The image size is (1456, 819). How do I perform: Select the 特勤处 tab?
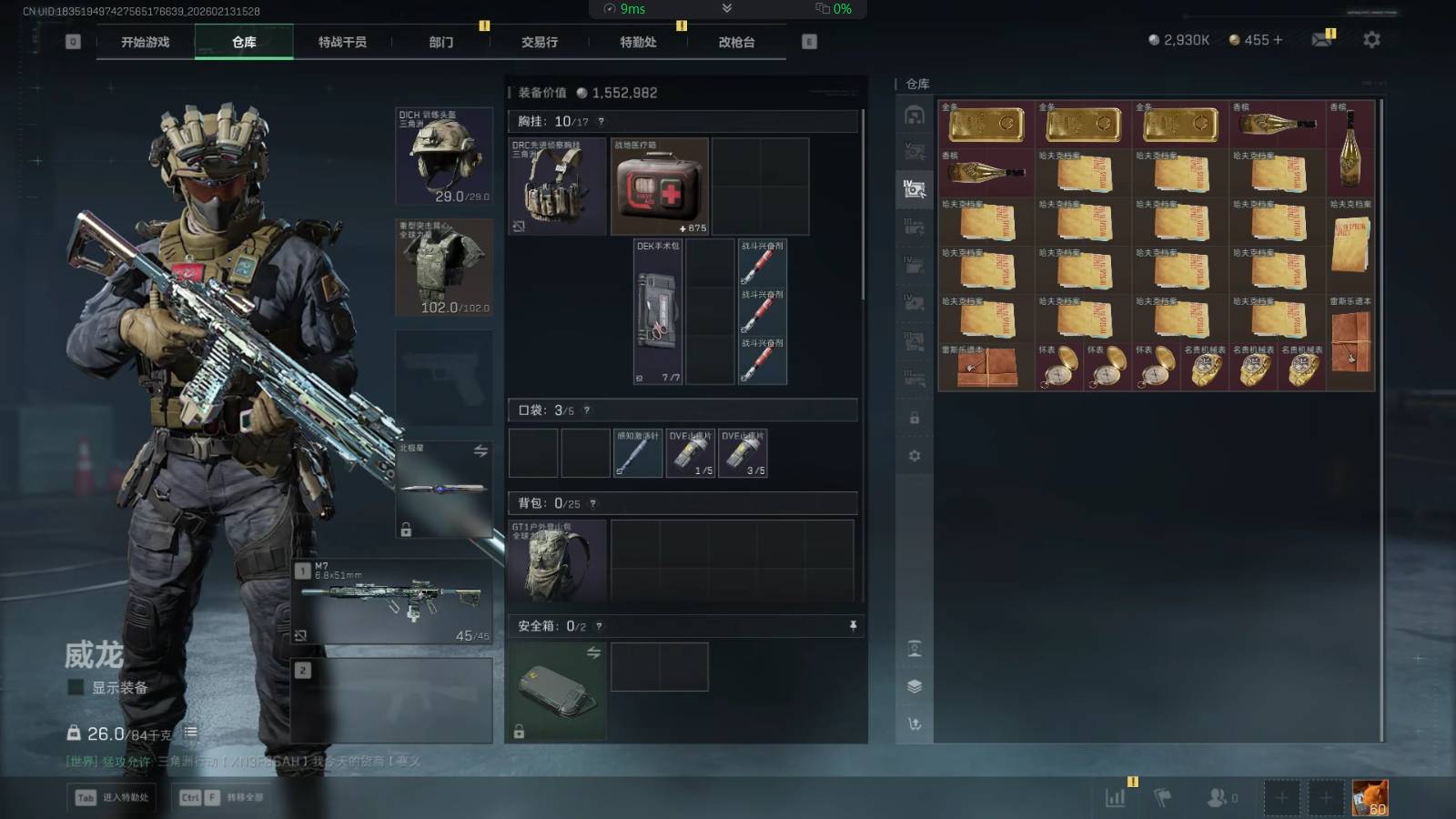(x=638, y=42)
